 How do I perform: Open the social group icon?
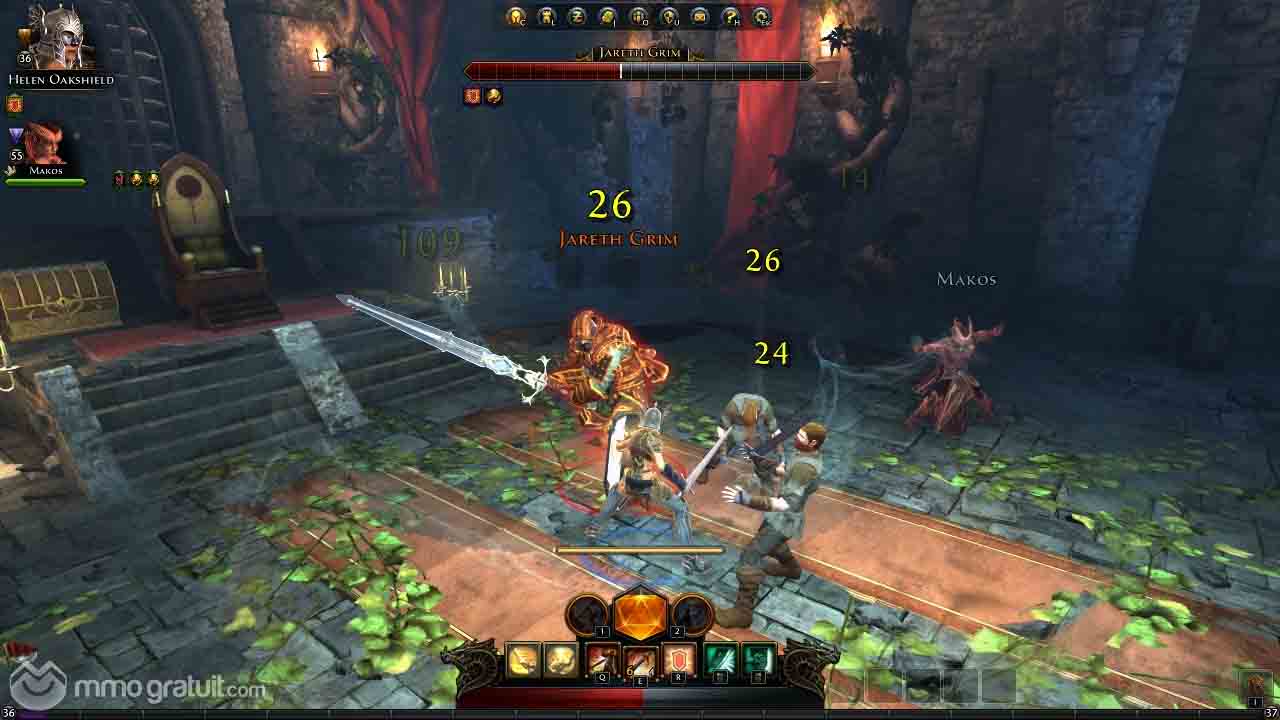tap(638, 16)
